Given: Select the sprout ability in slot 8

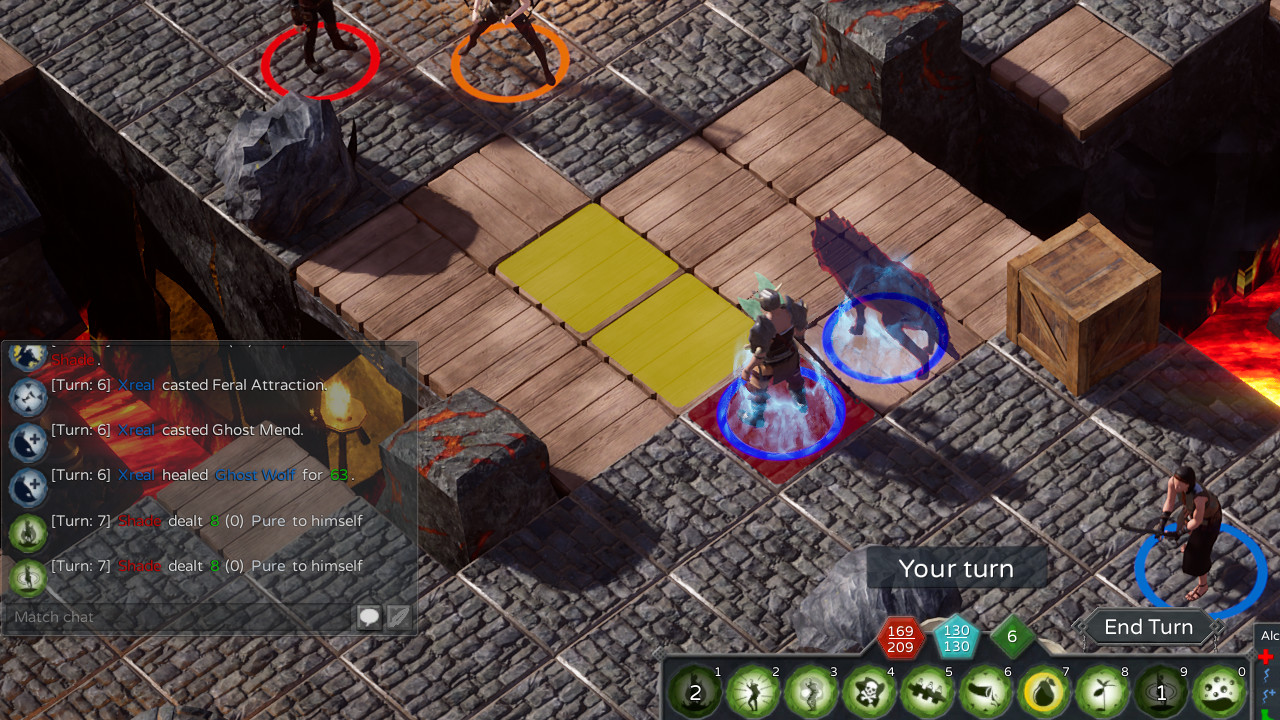Looking at the screenshot, I should (1100, 690).
